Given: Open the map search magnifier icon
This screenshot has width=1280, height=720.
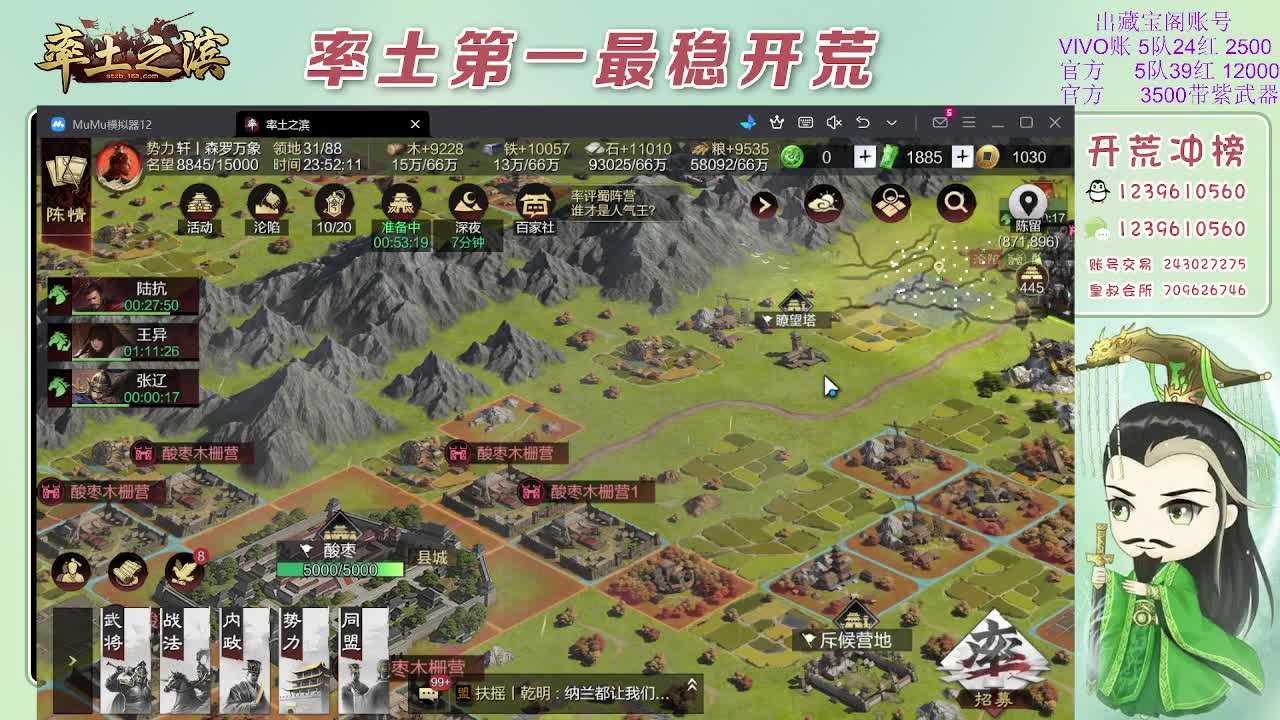Looking at the screenshot, I should 955,202.
